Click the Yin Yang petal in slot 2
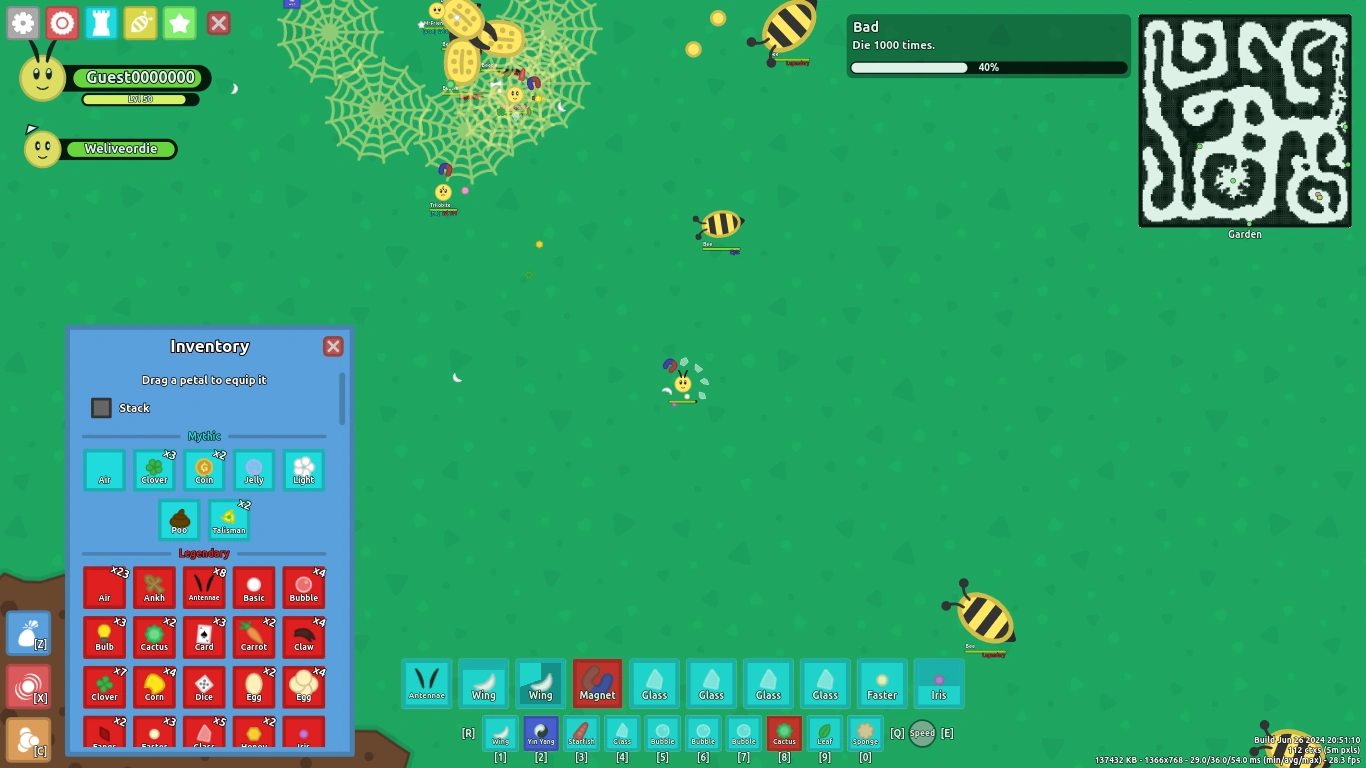Screen dimensions: 1366x768 540,732
